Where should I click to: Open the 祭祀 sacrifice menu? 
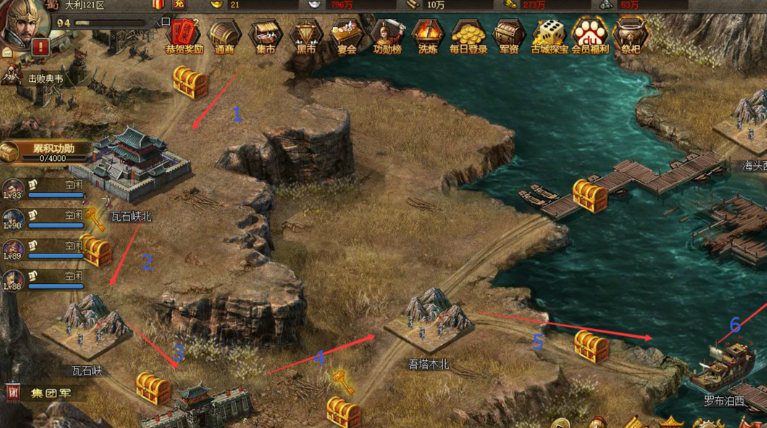pos(631,34)
